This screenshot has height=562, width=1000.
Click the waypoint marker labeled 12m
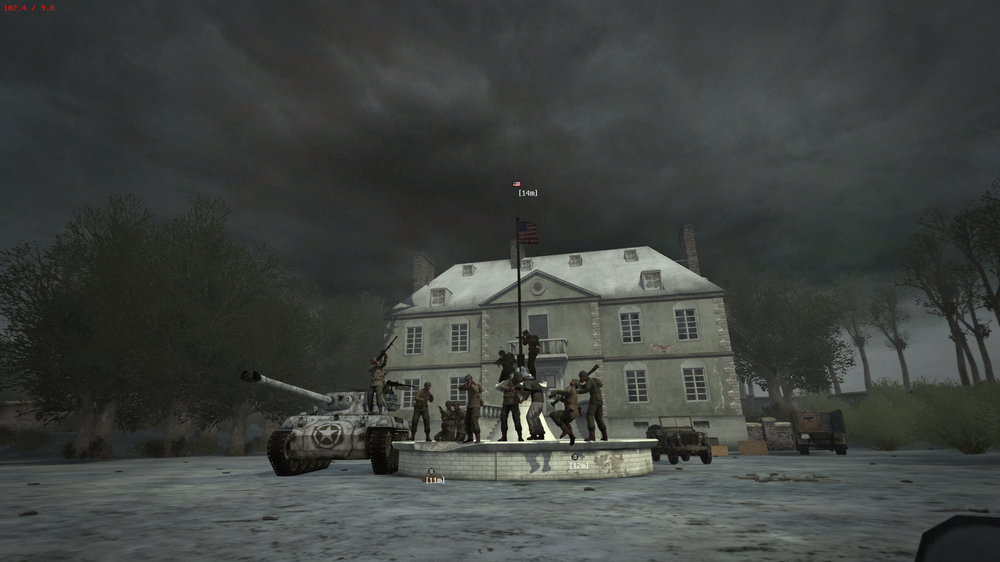coord(576,457)
